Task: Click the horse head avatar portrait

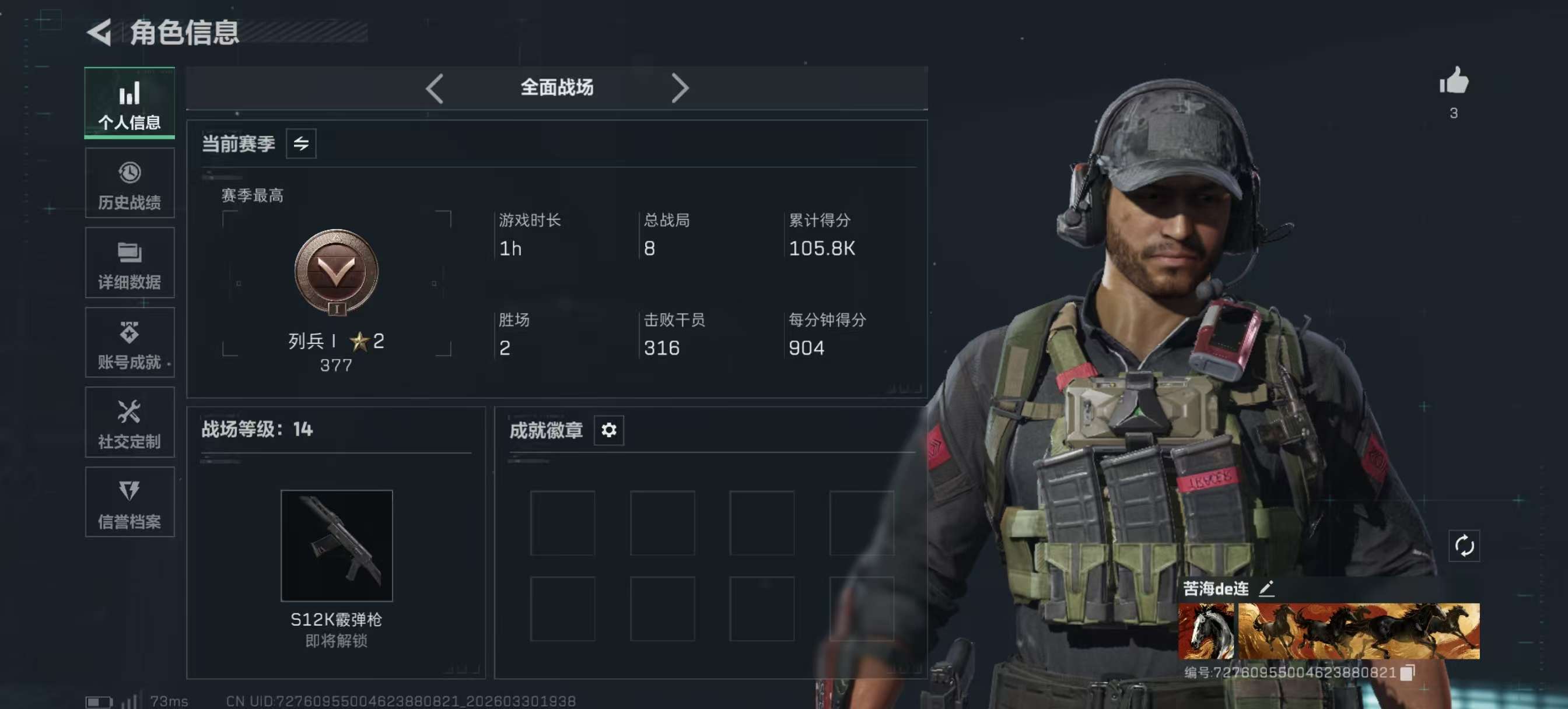Action: click(1206, 631)
